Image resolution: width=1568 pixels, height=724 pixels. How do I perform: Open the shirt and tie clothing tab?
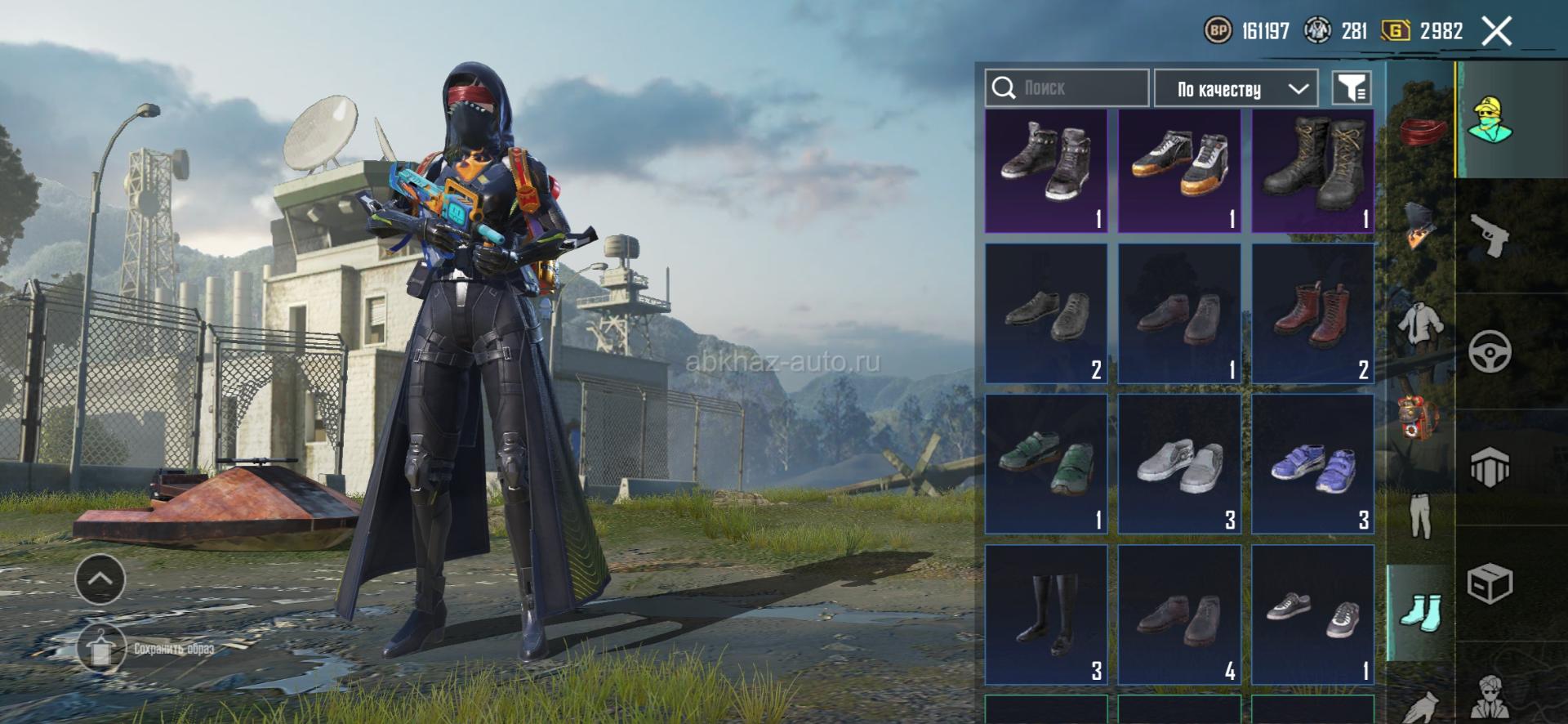[x=1420, y=324]
